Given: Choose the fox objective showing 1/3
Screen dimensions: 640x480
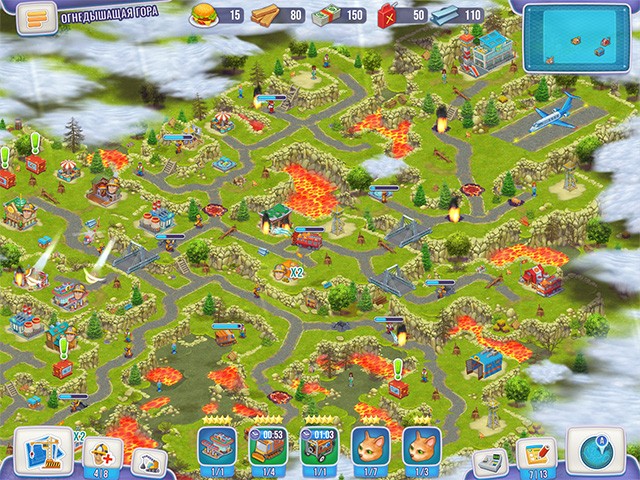Looking at the screenshot, I should tap(420, 444).
